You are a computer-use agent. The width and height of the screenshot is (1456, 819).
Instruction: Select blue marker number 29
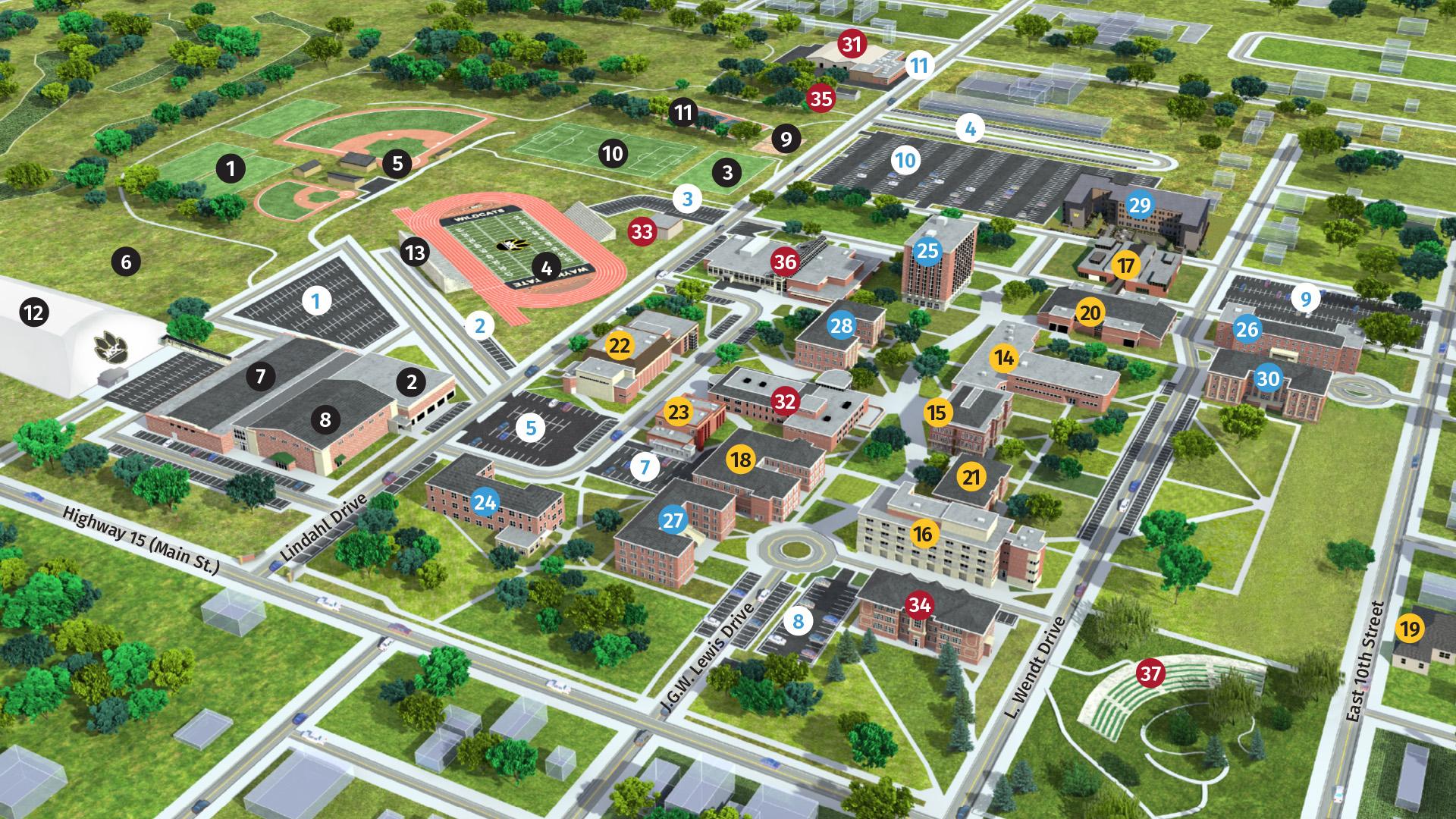click(1140, 205)
